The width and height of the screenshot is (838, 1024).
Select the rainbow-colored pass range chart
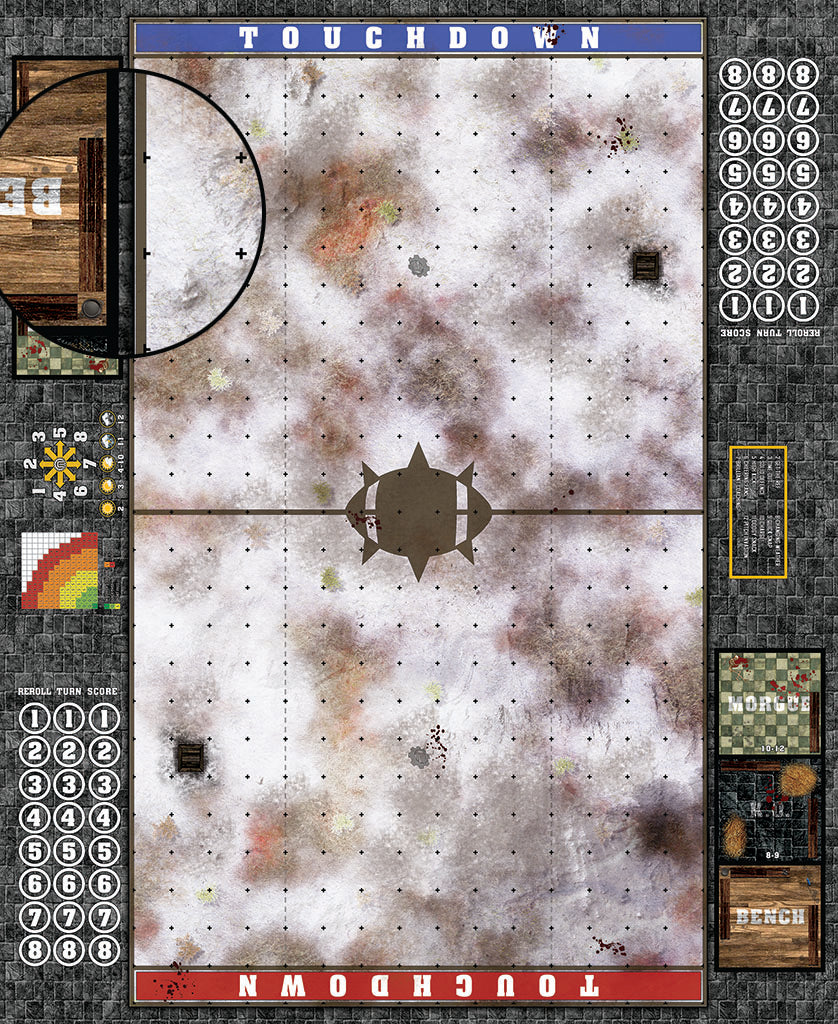click(62, 571)
